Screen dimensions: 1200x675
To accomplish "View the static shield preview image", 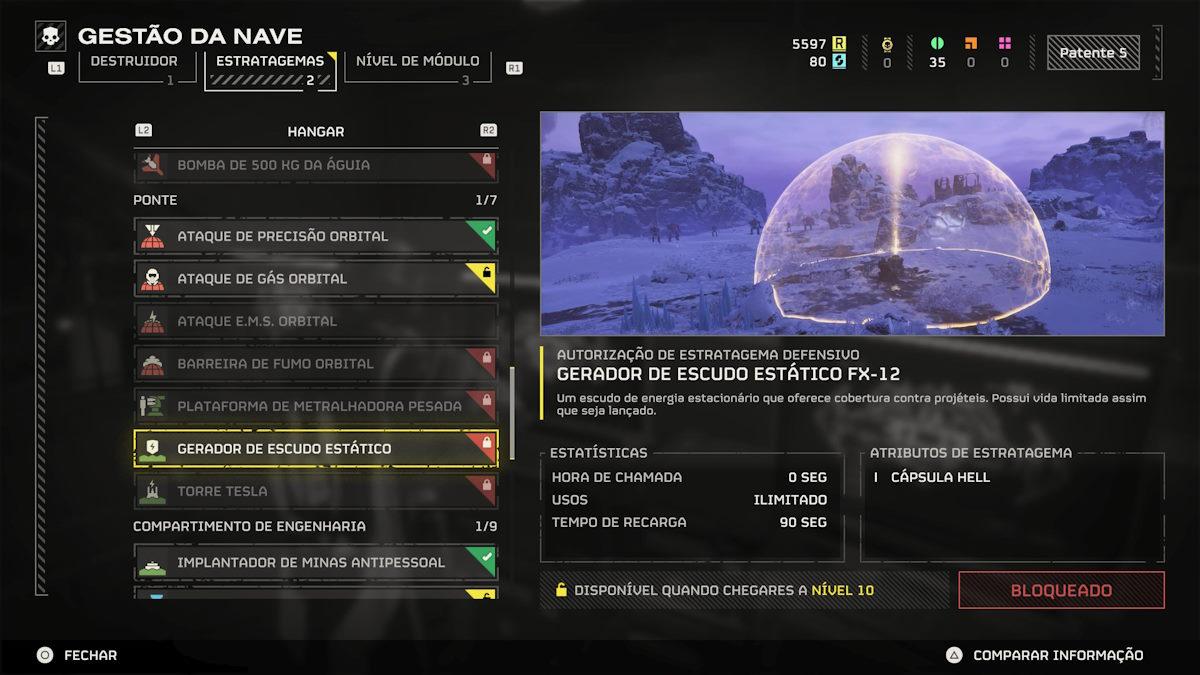I will coord(852,223).
